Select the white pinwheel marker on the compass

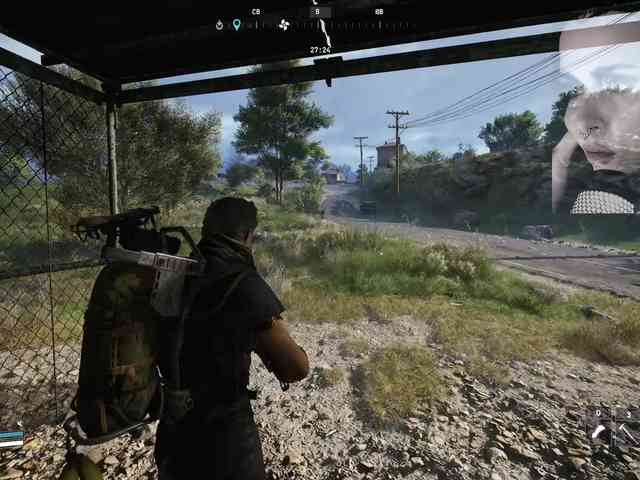pos(283,24)
